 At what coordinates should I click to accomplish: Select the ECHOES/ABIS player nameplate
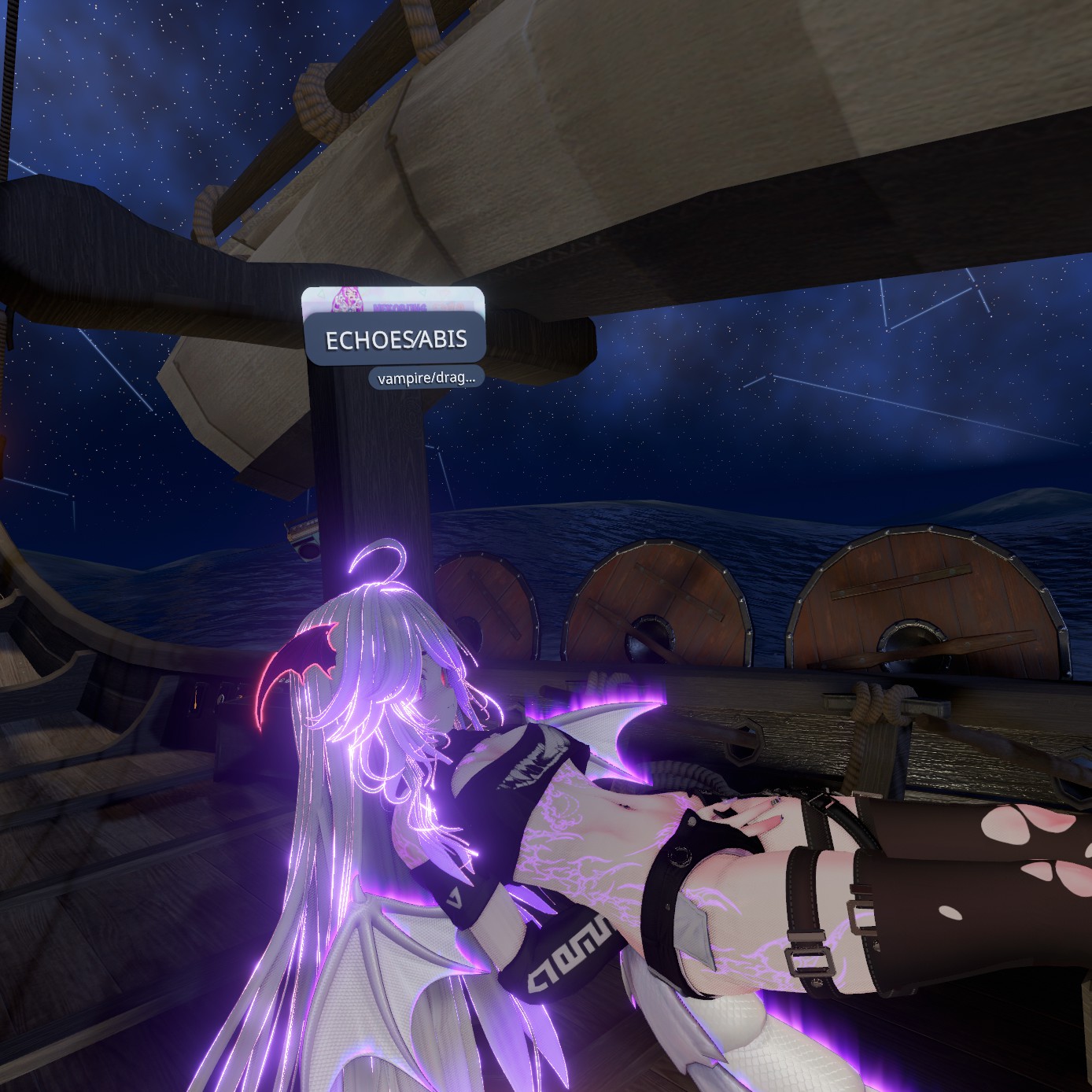[x=396, y=339]
